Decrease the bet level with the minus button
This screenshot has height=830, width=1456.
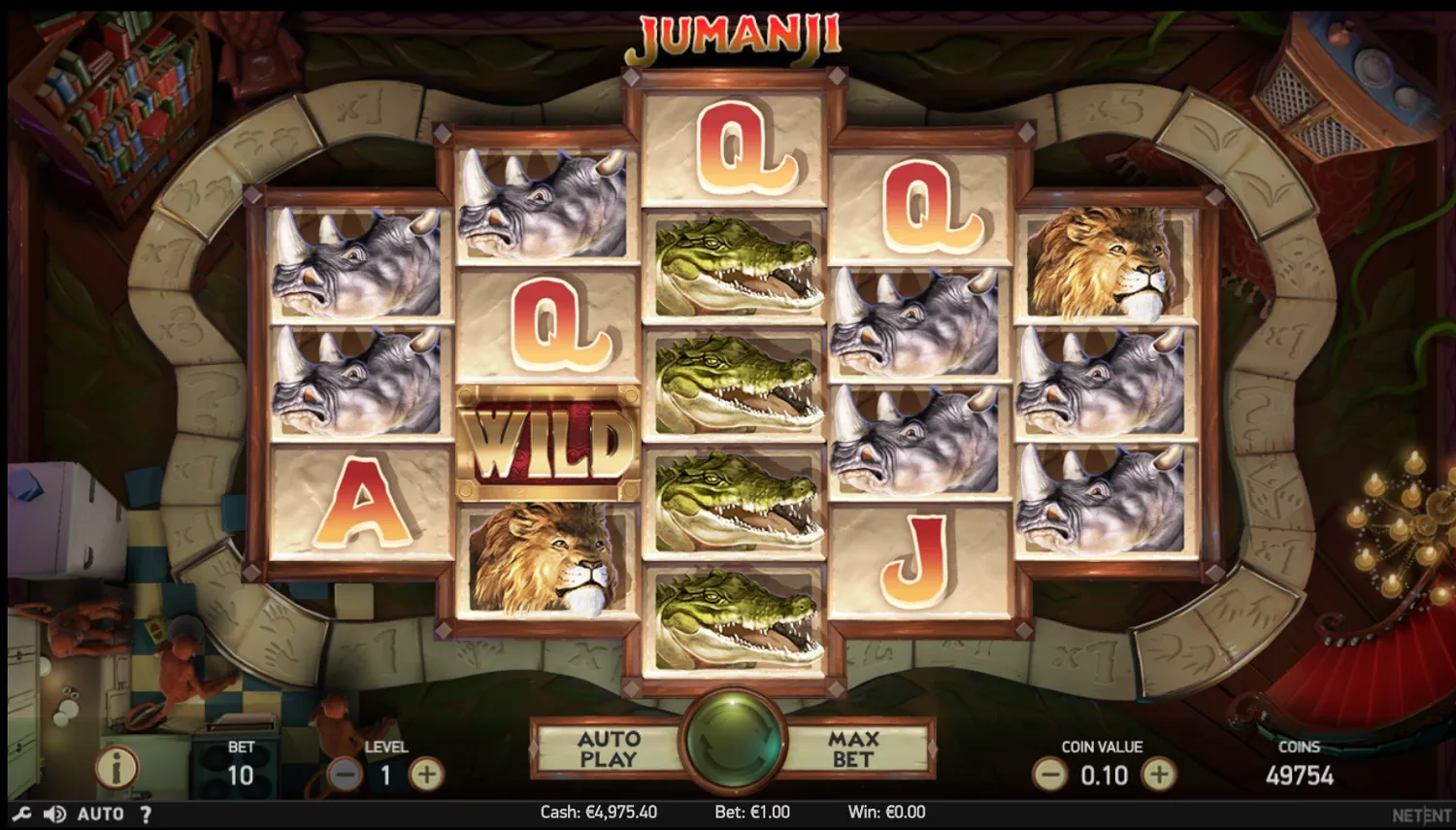tap(345, 776)
